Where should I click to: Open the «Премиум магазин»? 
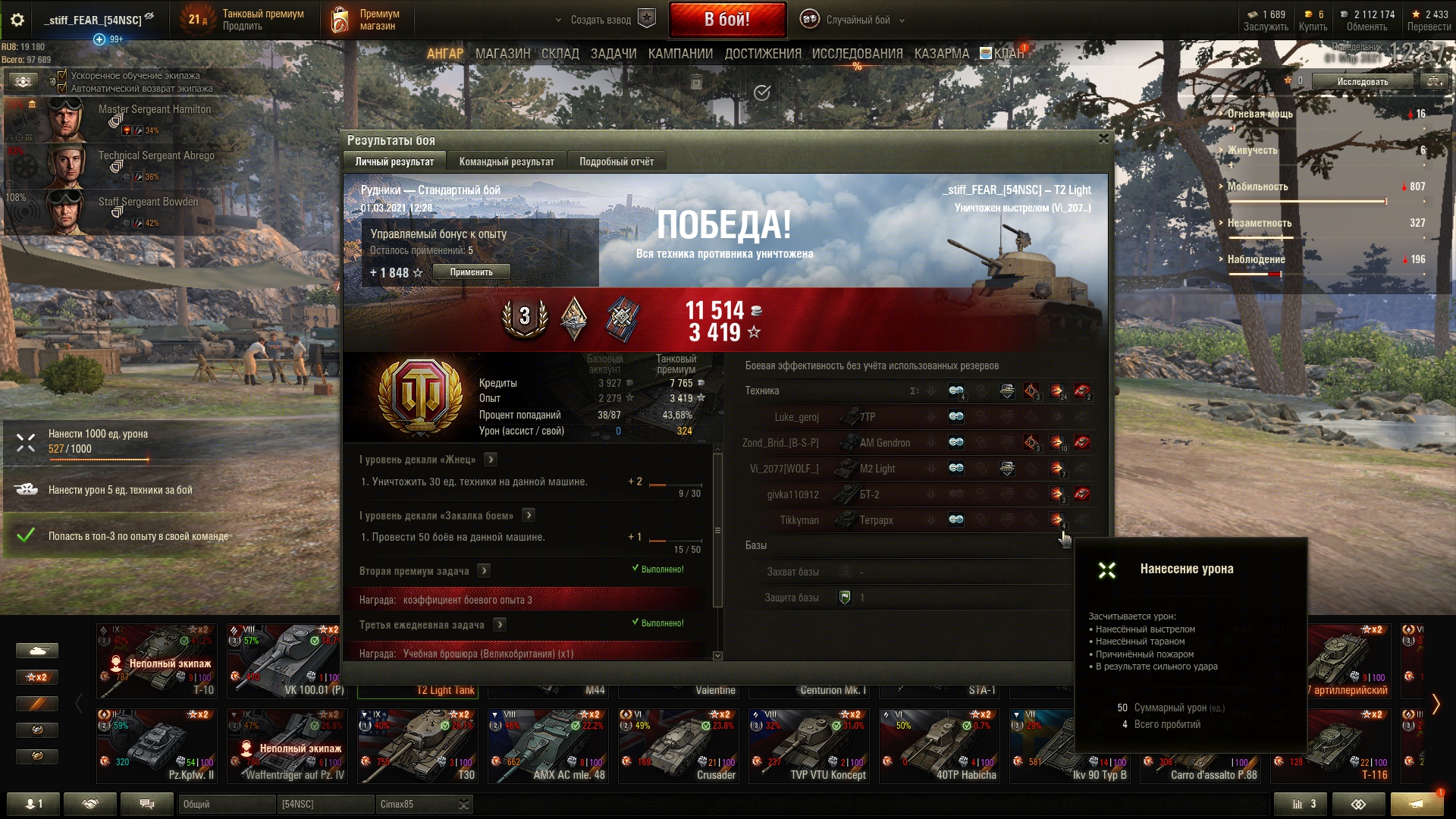click(x=366, y=20)
